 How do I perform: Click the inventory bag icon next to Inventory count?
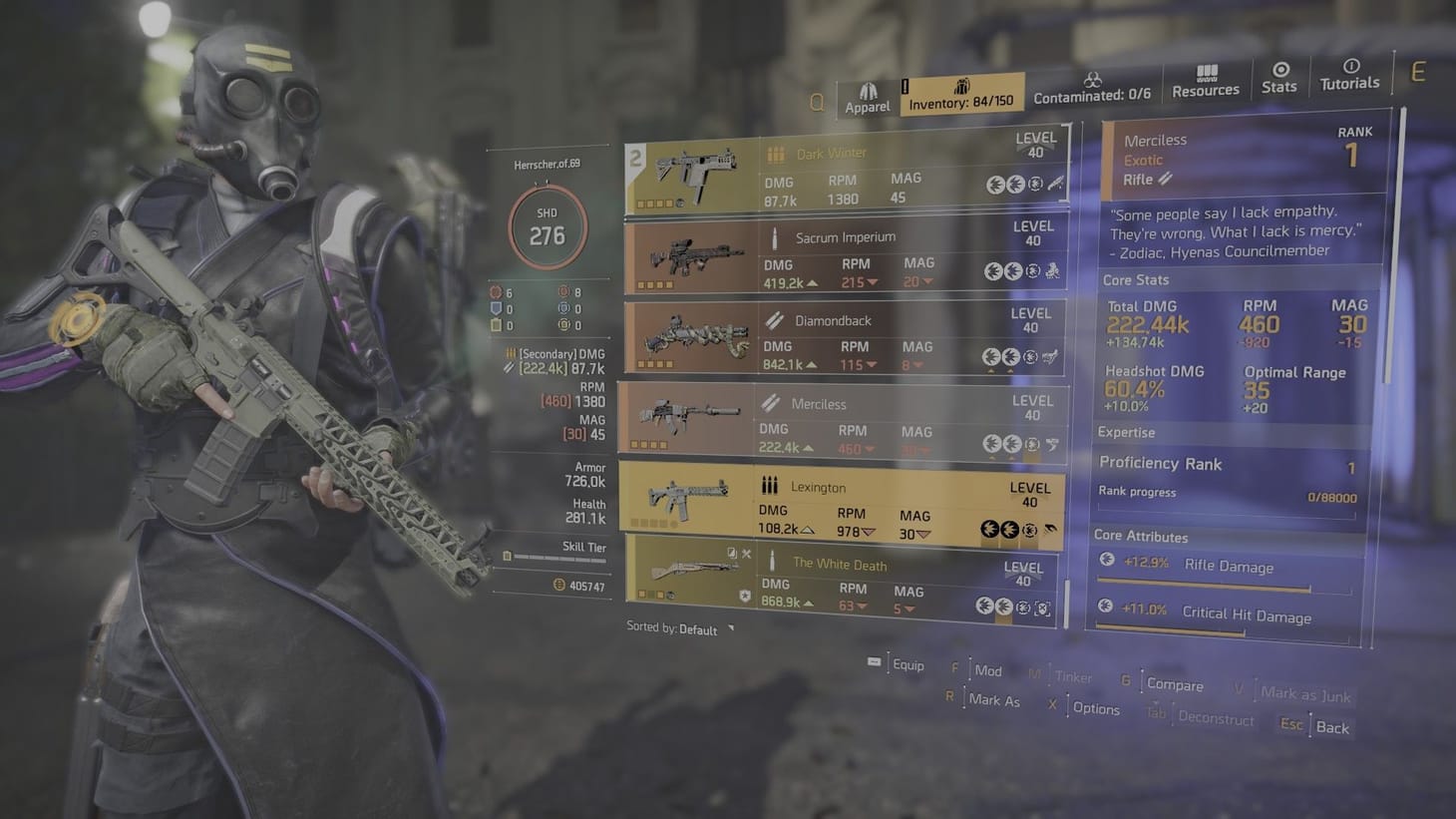click(962, 88)
